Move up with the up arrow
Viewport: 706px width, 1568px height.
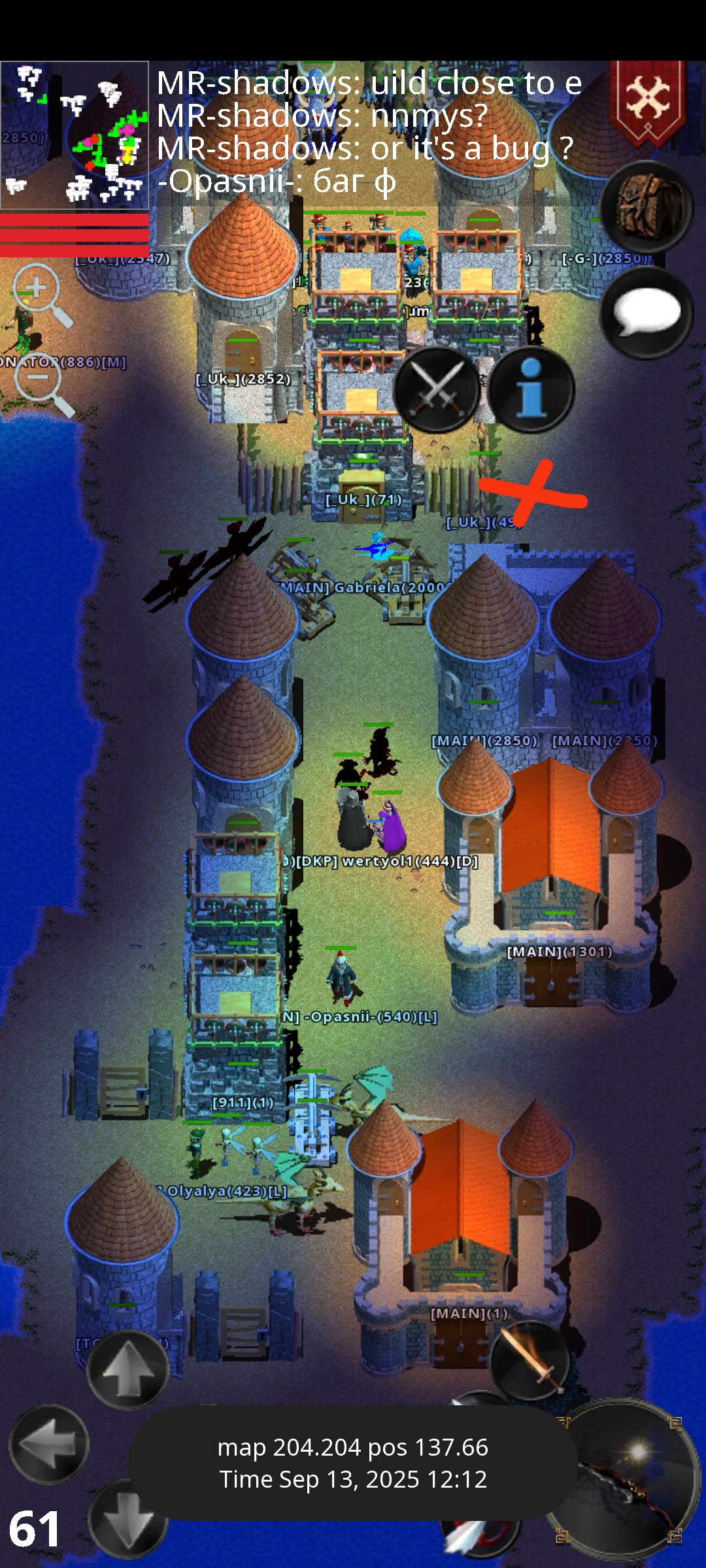coord(127,1368)
